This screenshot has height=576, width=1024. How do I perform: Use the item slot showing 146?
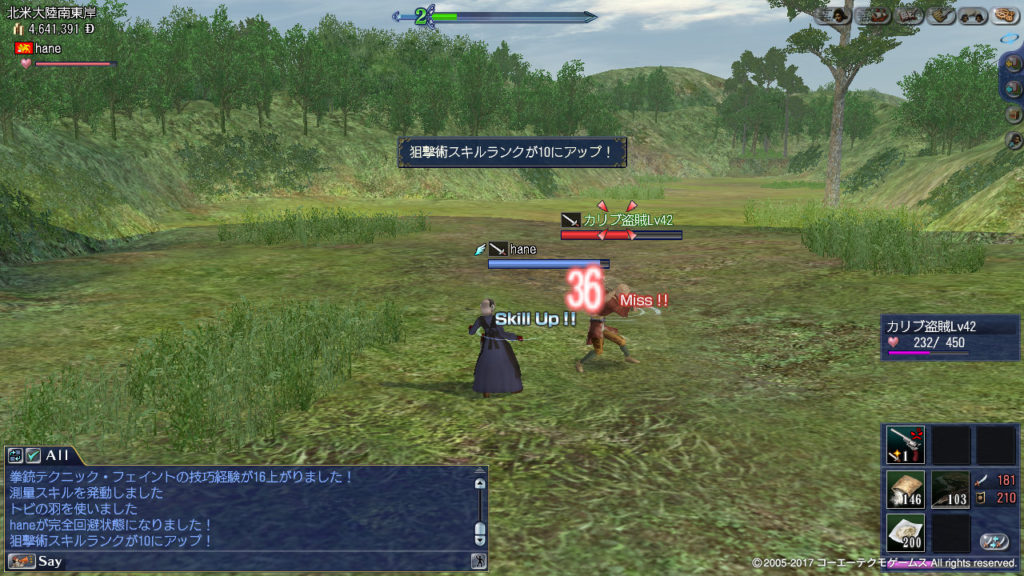click(x=905, y=490)
